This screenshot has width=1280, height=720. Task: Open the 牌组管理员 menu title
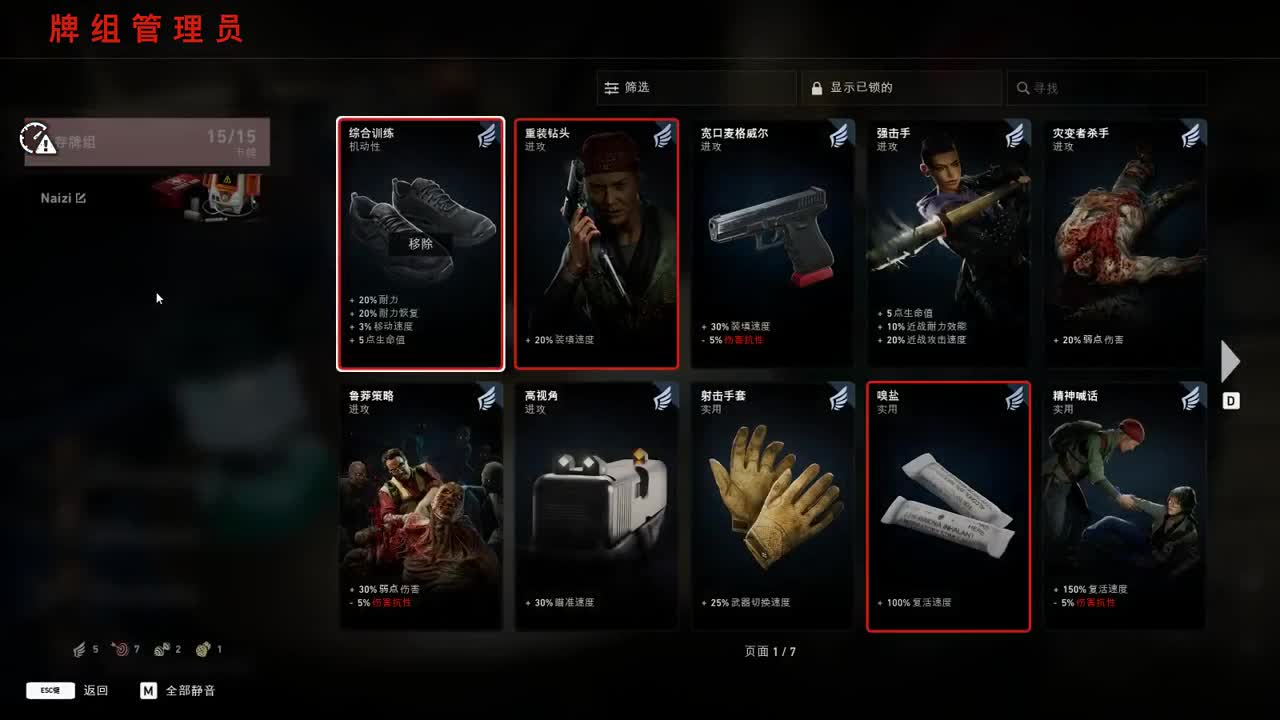pyautogui.click(x=144, y=29)
